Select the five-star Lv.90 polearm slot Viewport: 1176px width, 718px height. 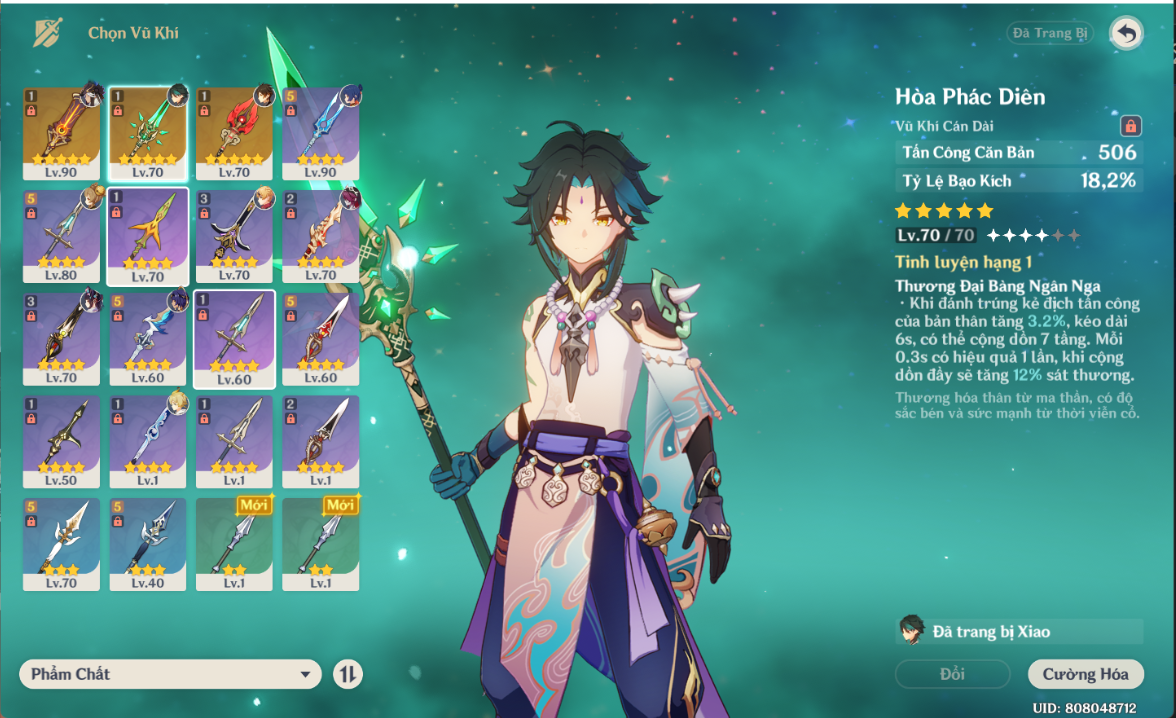(x=61, y=132)
